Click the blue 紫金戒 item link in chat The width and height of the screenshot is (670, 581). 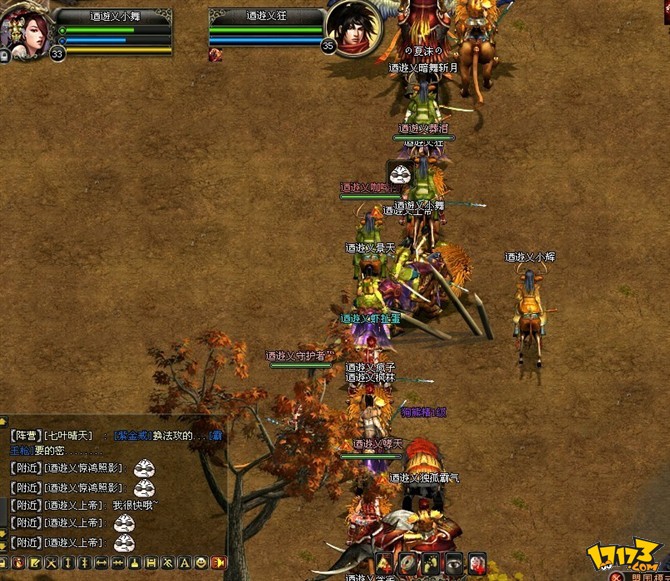tap(133, 436)
